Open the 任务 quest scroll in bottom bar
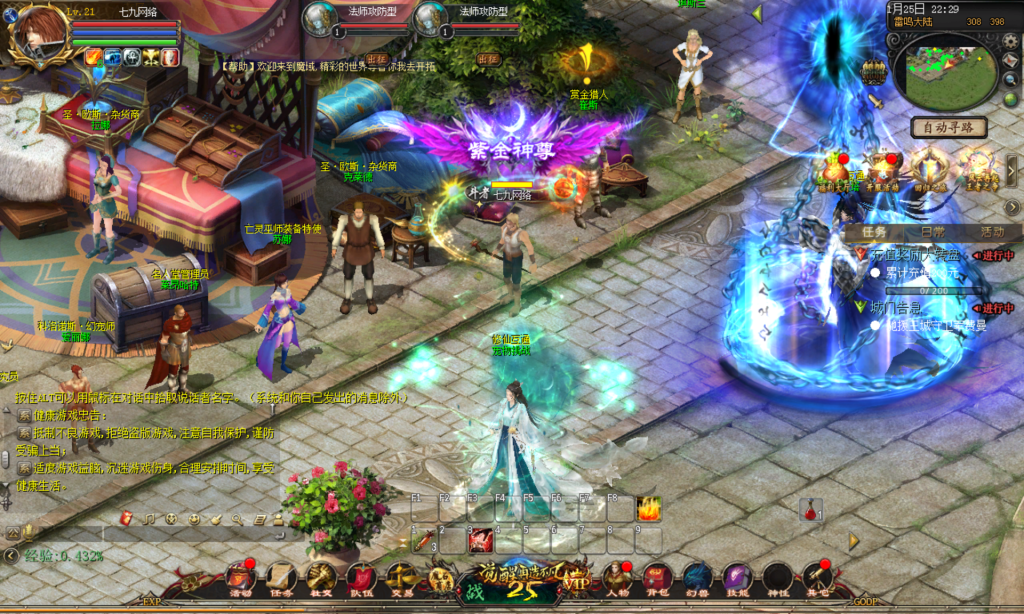Image resolution: width=1024 pixels, height=614 pixels. [280, 577]
